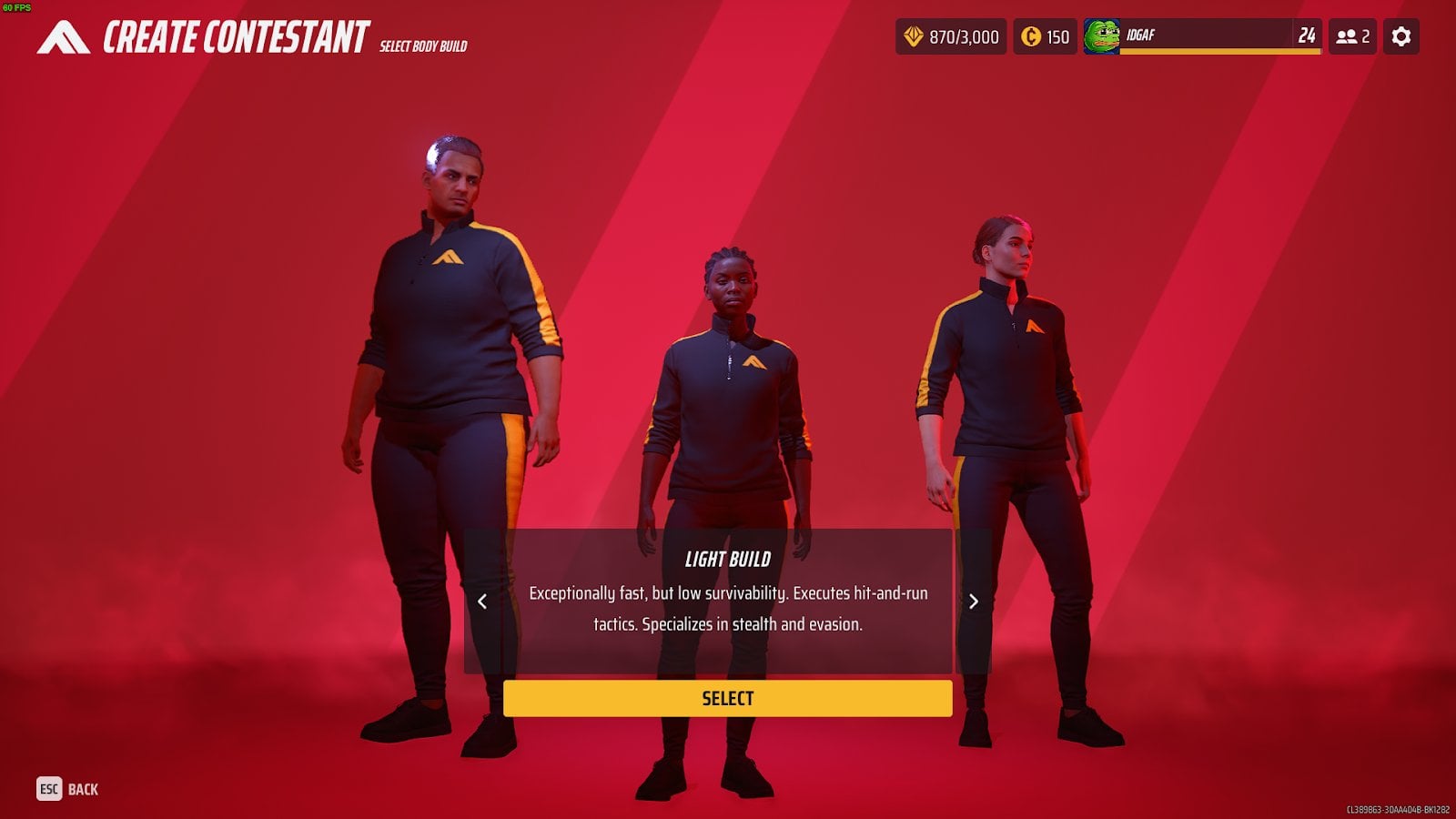Show the next body build with right arrow
The width and height of the screenshot is (1456, 819).
pos(973,602)
